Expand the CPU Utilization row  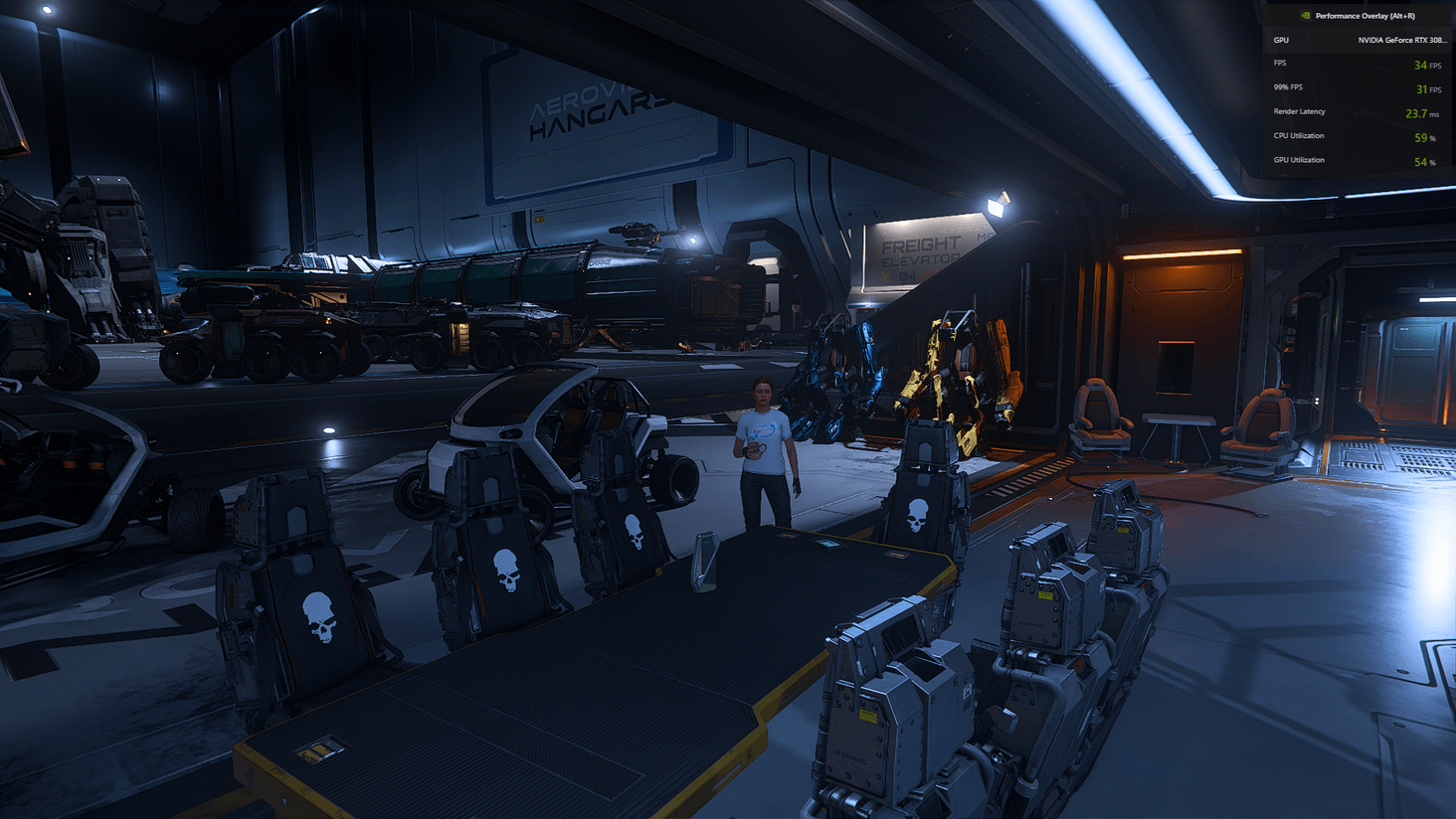click(x=1353, y=136)
